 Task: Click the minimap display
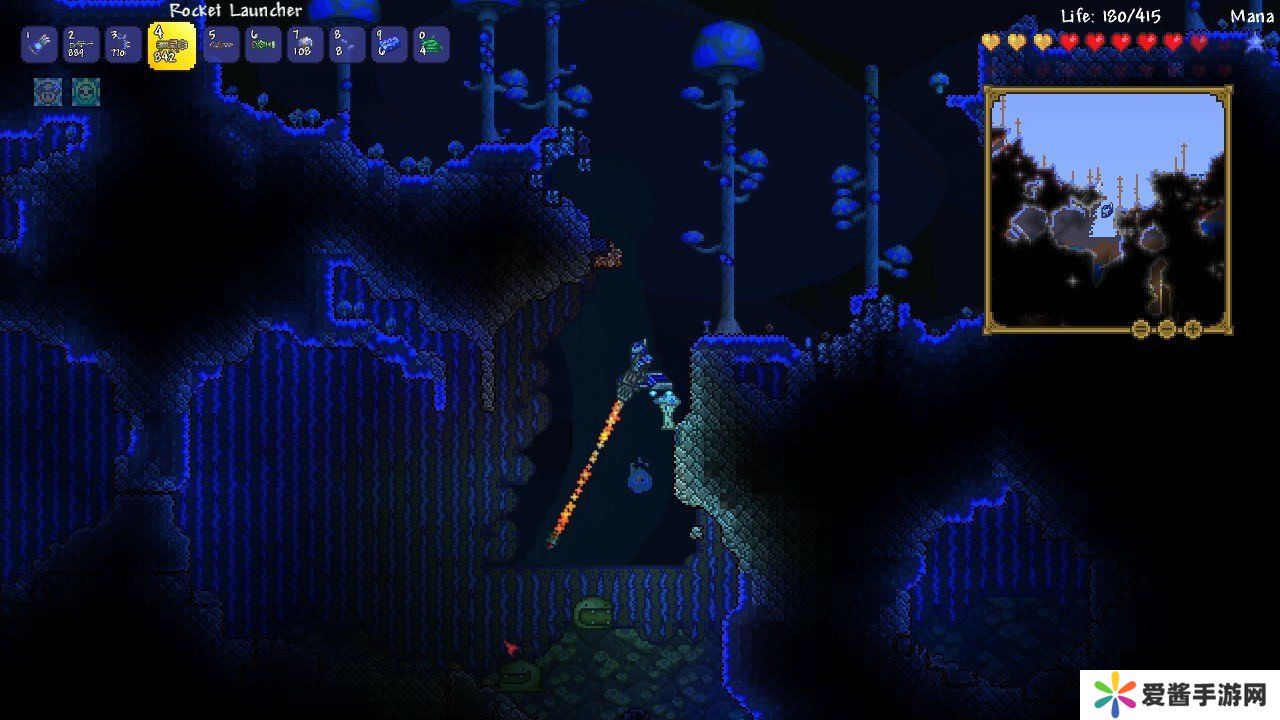click(1107, 210)
